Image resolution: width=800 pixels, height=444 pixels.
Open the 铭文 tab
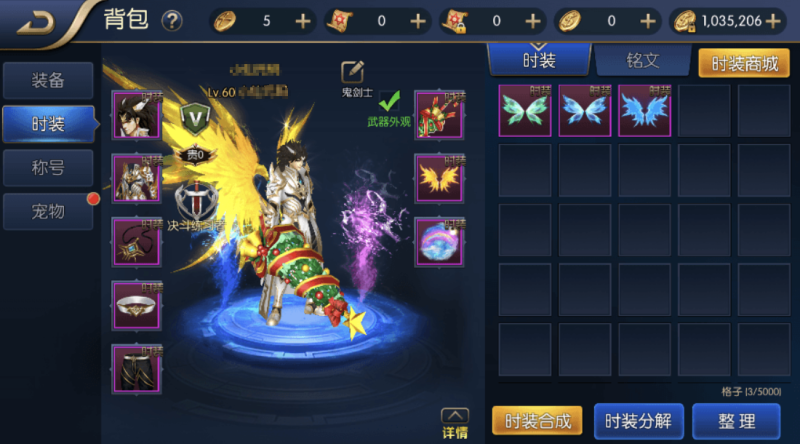point(643,60)
